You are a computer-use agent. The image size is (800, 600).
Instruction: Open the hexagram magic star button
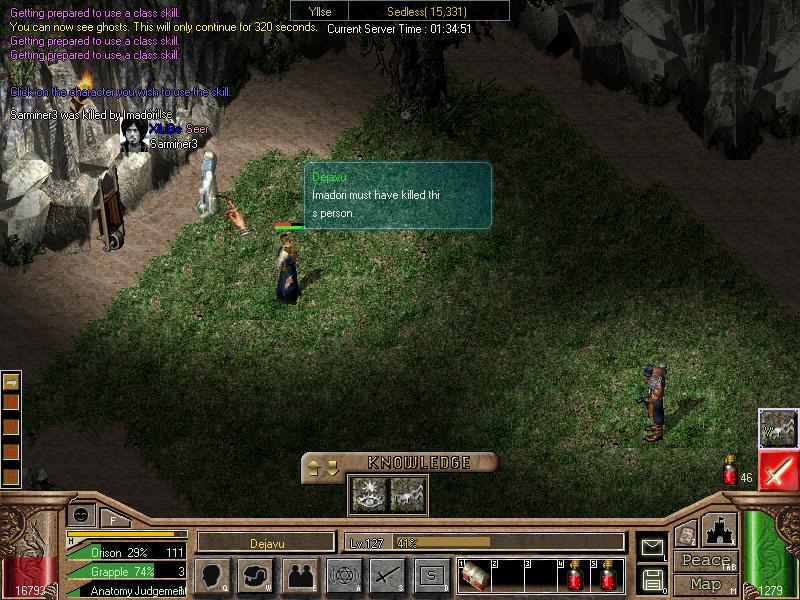point(343,575)
